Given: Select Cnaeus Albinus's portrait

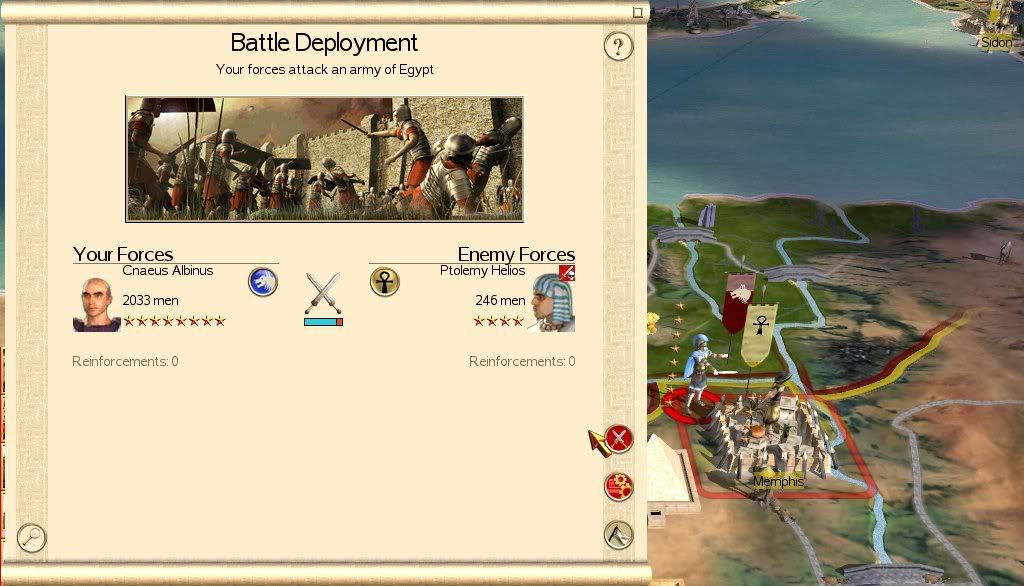Looking at the screenshot, I should 96,304.
